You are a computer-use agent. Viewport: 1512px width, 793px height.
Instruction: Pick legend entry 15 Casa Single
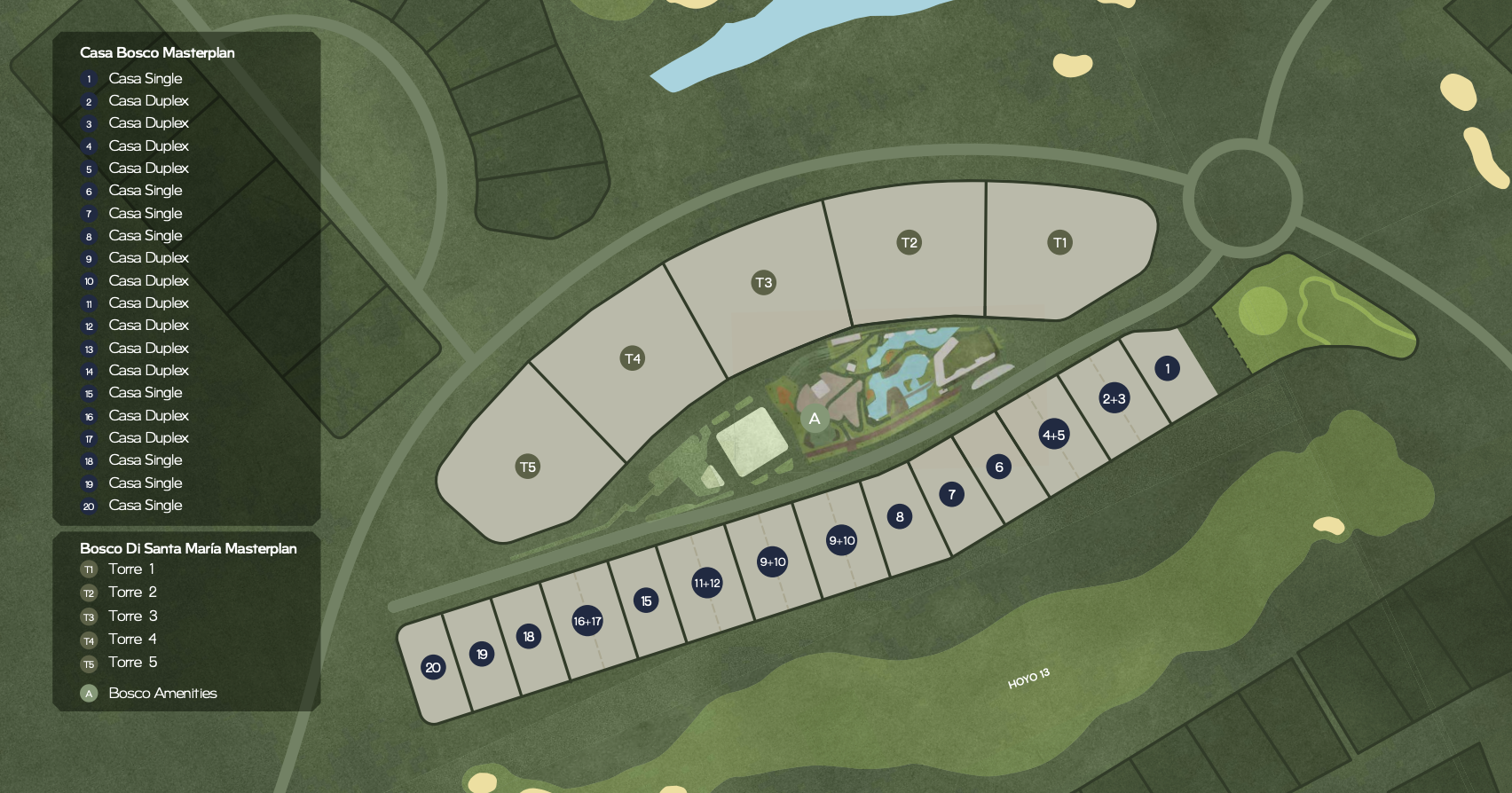[x=145, y=393]
